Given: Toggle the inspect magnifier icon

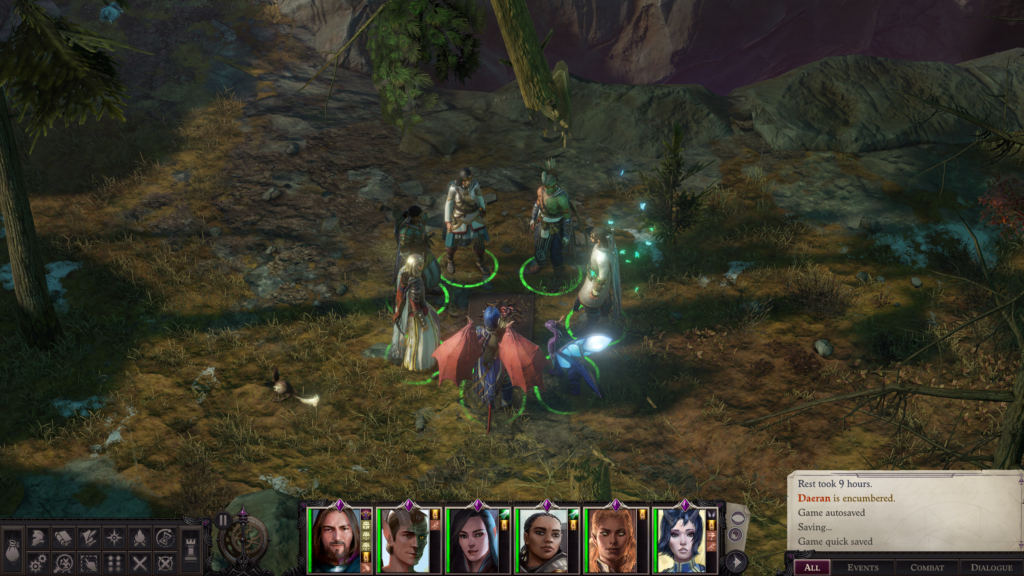Looking at the screenshot, I should [x=62, y=563].
